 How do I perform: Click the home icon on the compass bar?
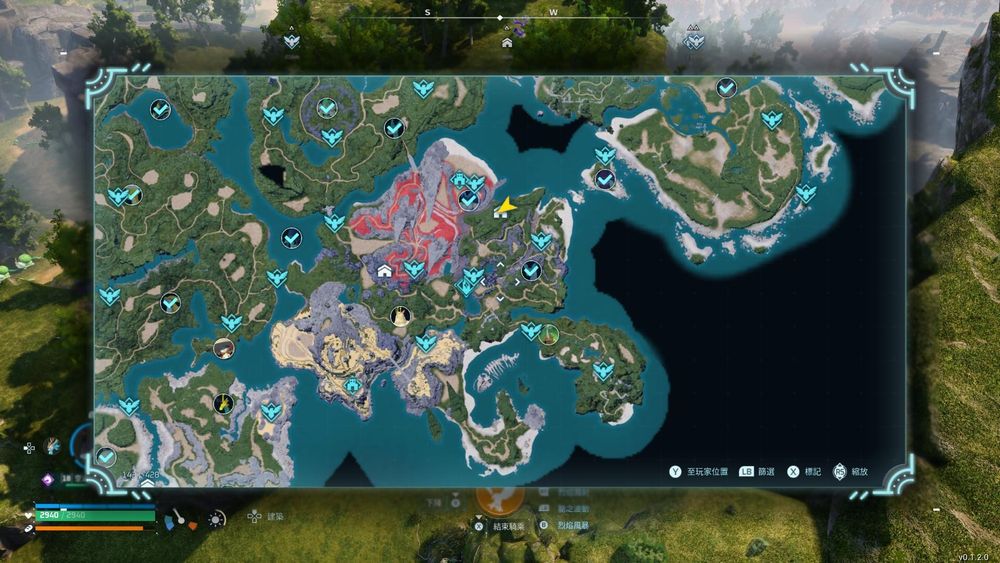(x=507, y=43)
